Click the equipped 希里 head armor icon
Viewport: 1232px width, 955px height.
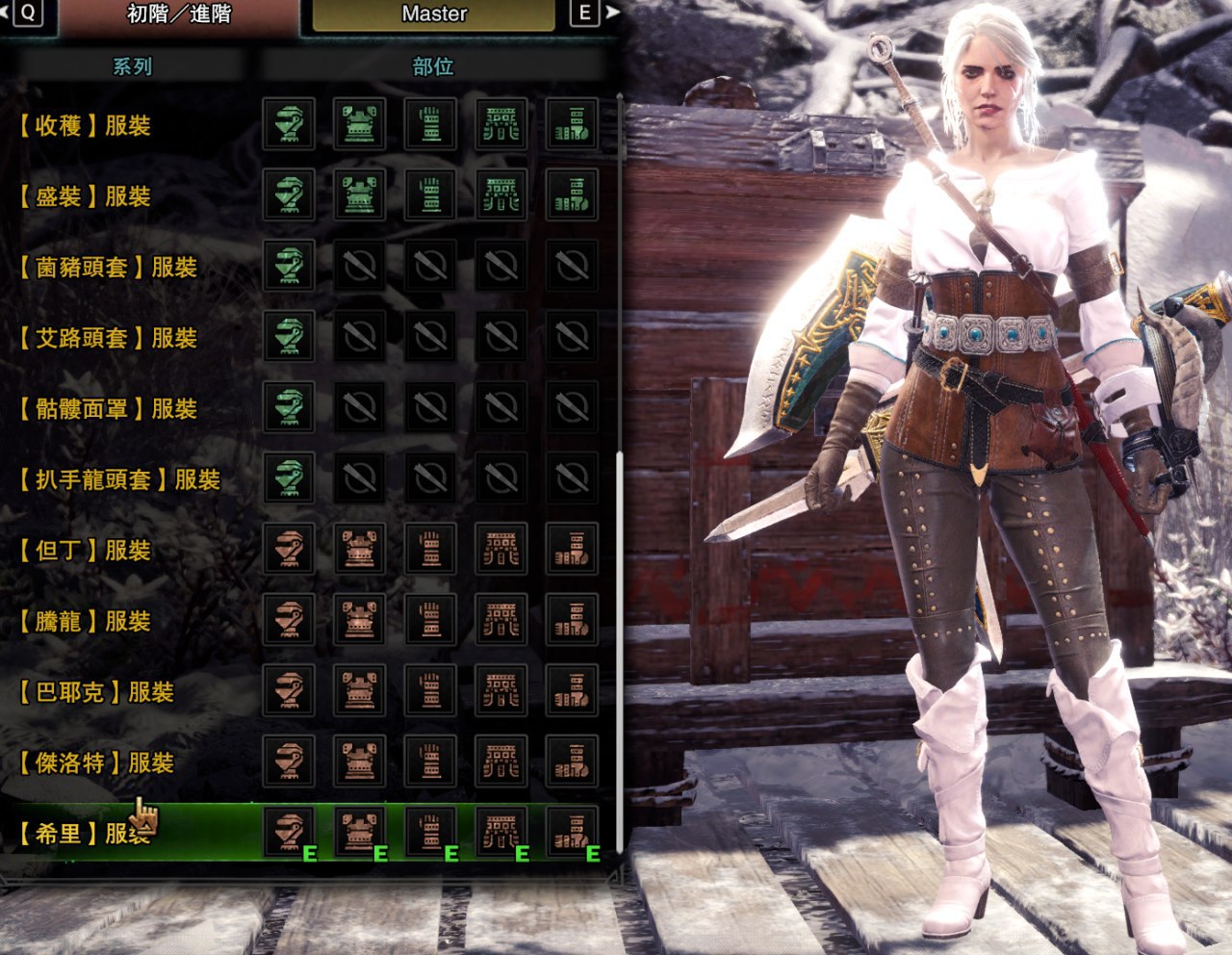pyautogui.click(x=289, y=833)
